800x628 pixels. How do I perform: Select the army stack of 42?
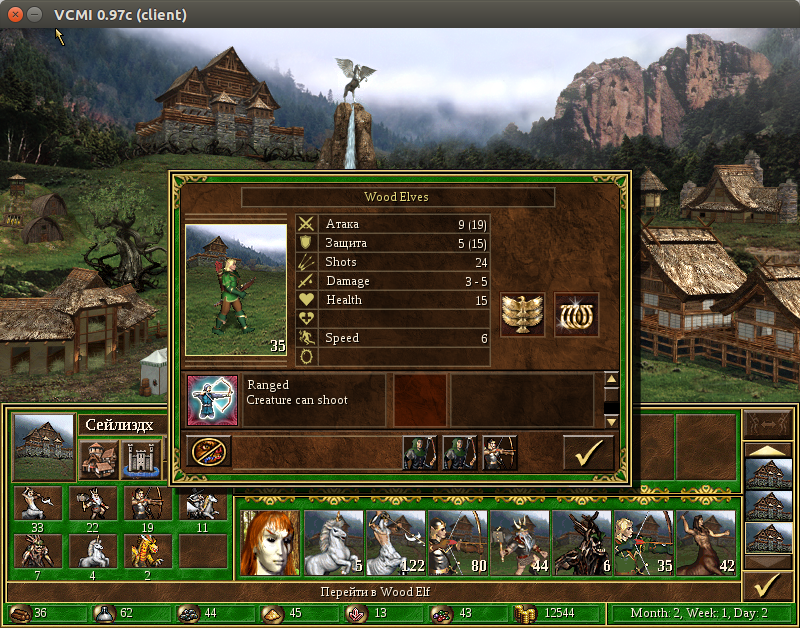coord(706,542)
